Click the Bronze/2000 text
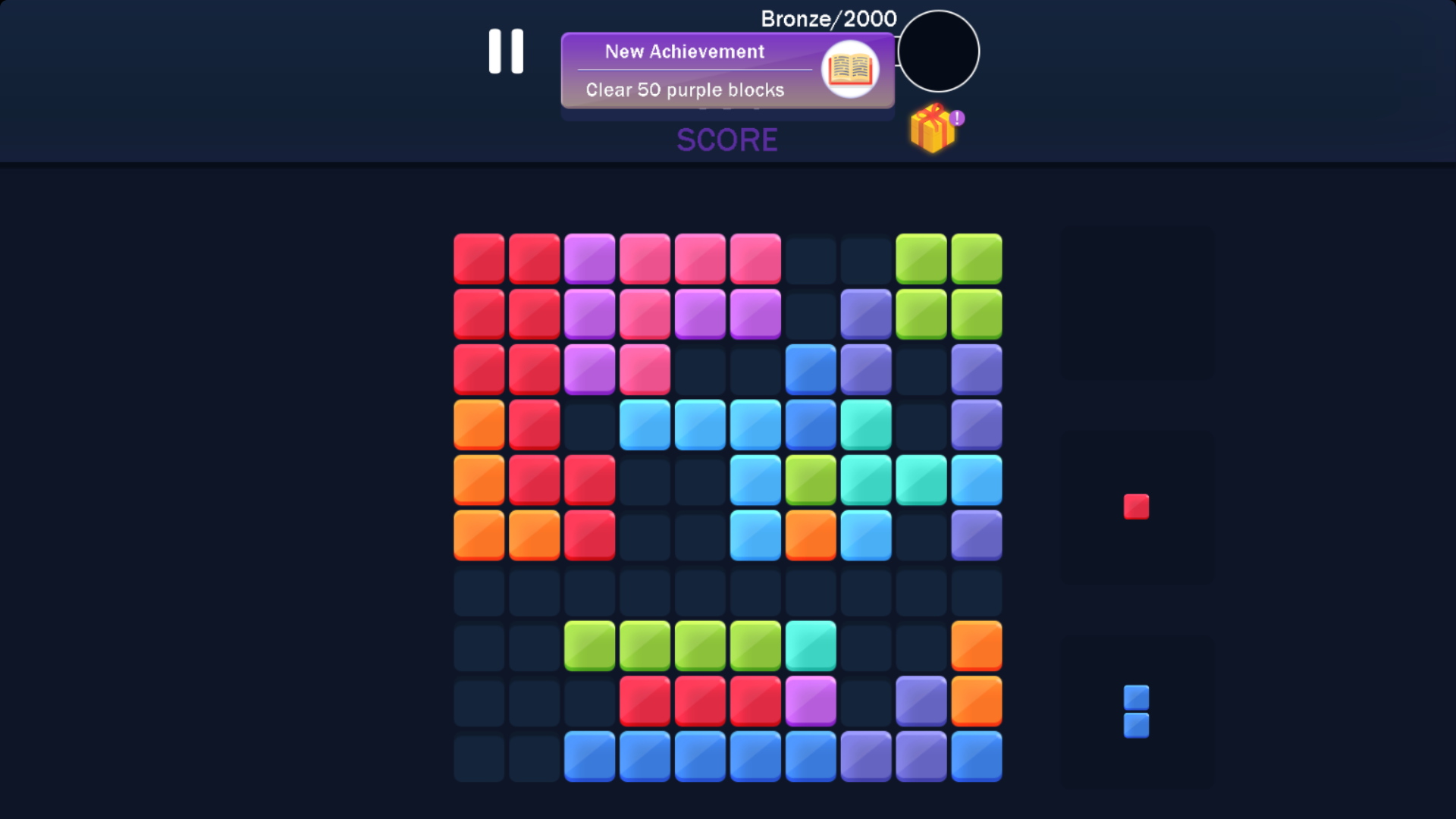The width and height of the screenshot is (1456, 819). coord(827,18)
